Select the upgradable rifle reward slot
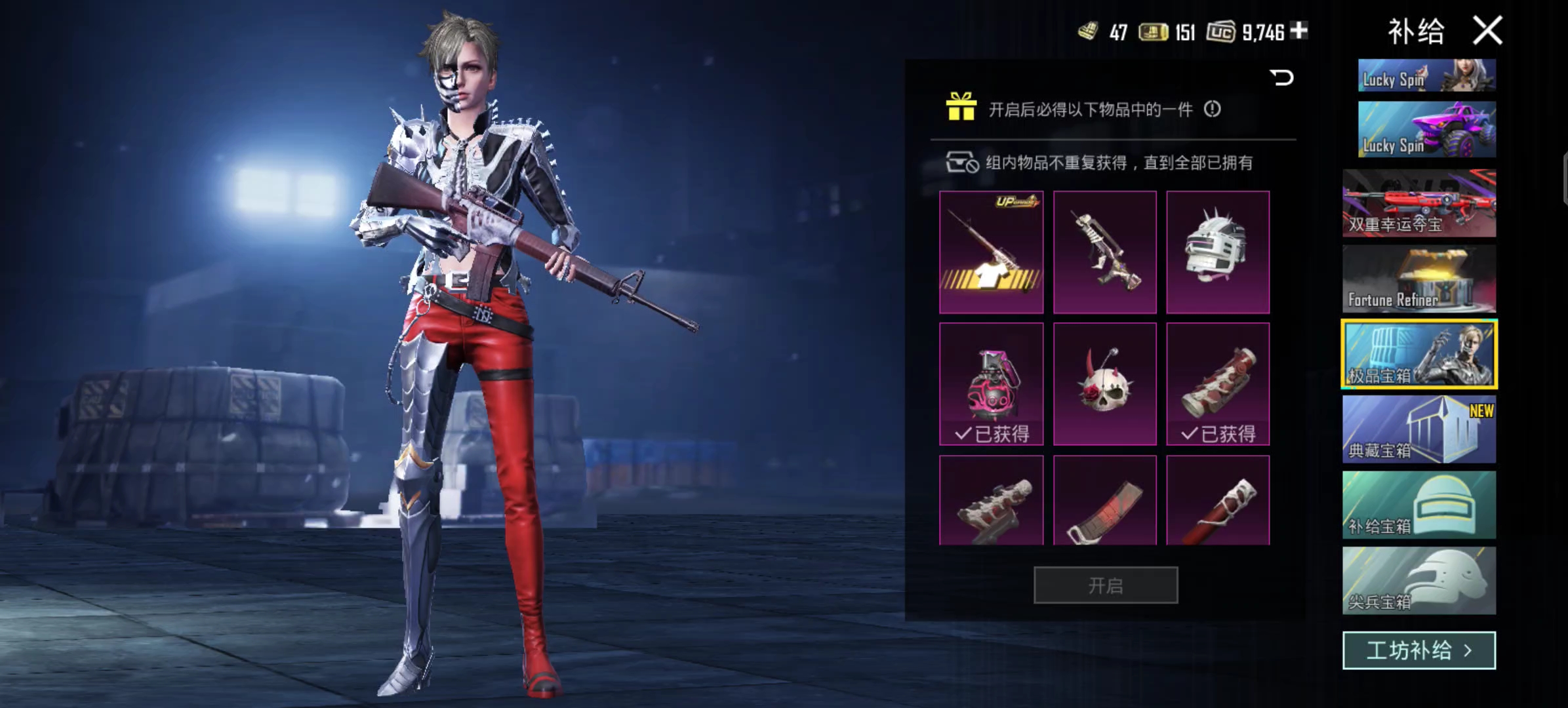 coord(991,252)
